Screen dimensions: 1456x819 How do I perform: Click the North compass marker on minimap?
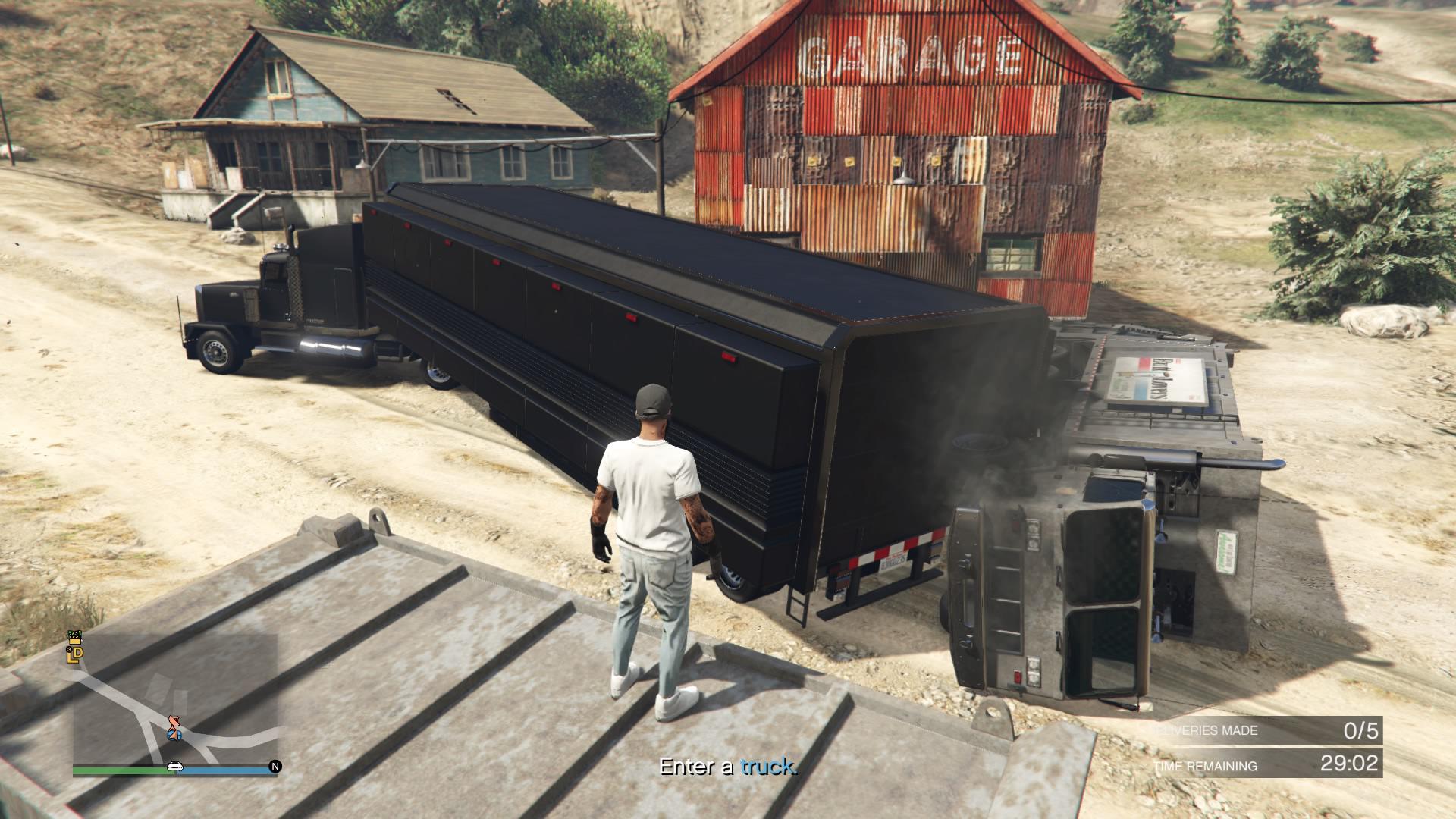pos(275,767)
